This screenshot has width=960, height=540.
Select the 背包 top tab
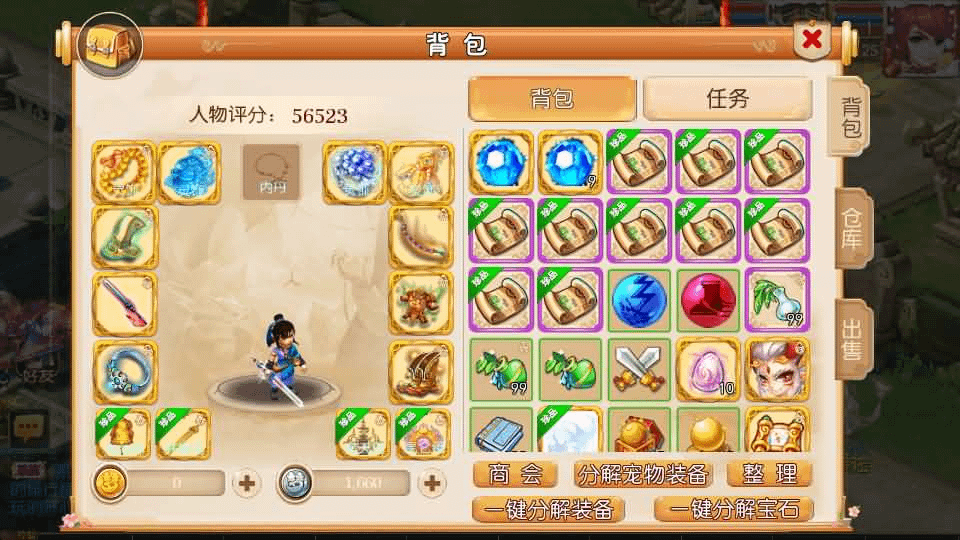pos(552,99)
